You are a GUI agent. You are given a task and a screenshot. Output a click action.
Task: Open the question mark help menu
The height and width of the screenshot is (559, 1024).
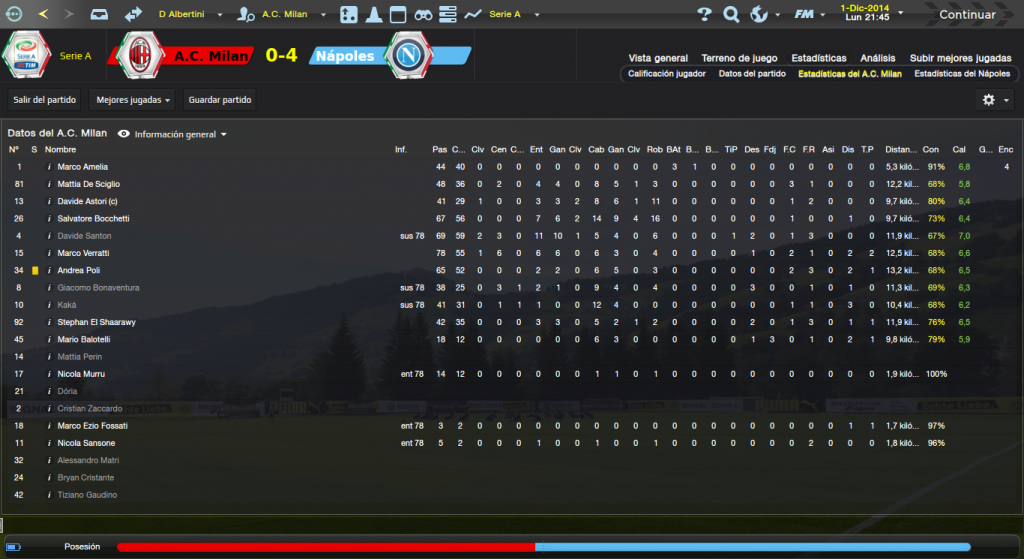click(704, 15)
